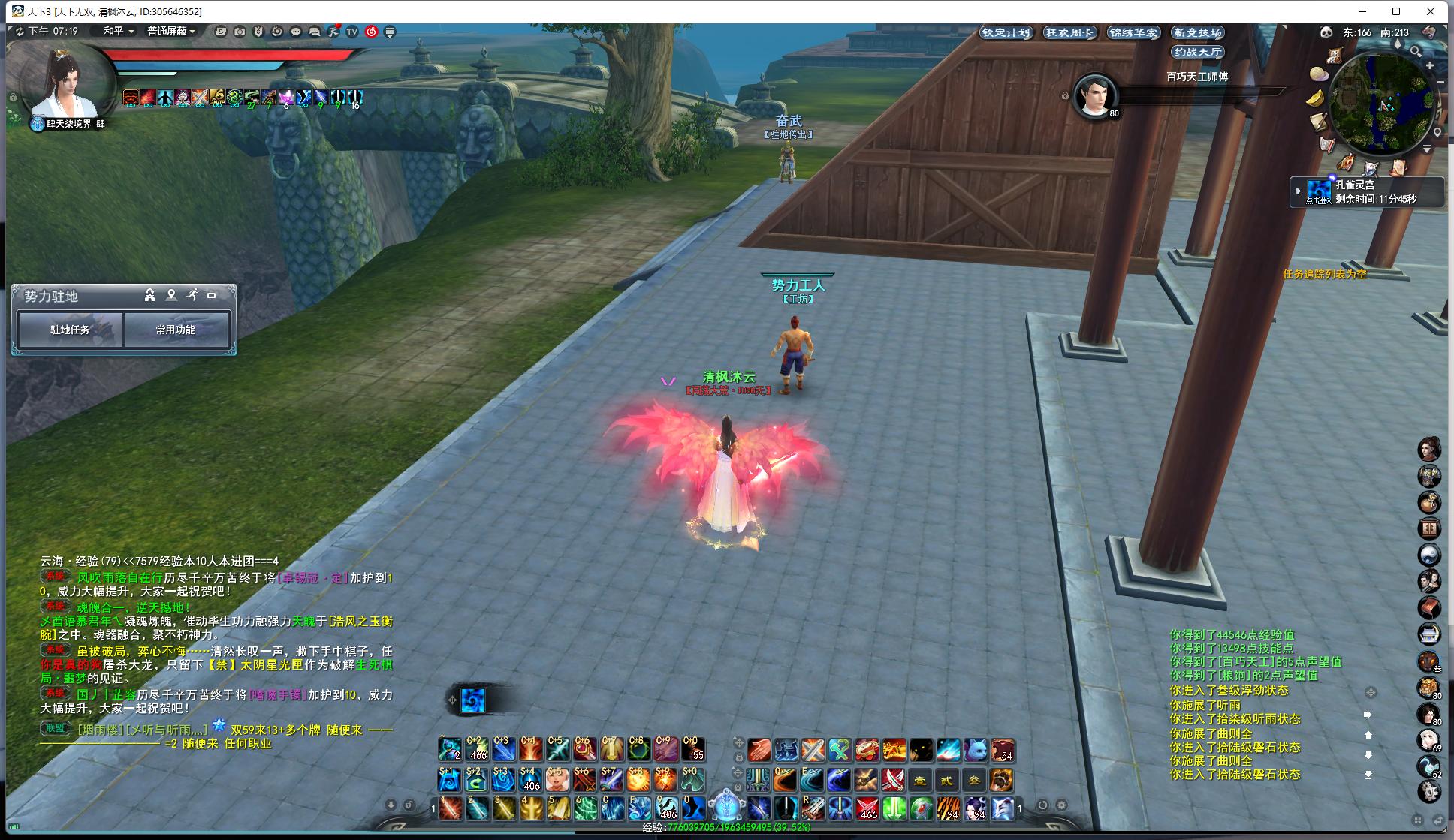The image size is (1454, 840).
Task: Close the game window
Action: click(1431, 11)
